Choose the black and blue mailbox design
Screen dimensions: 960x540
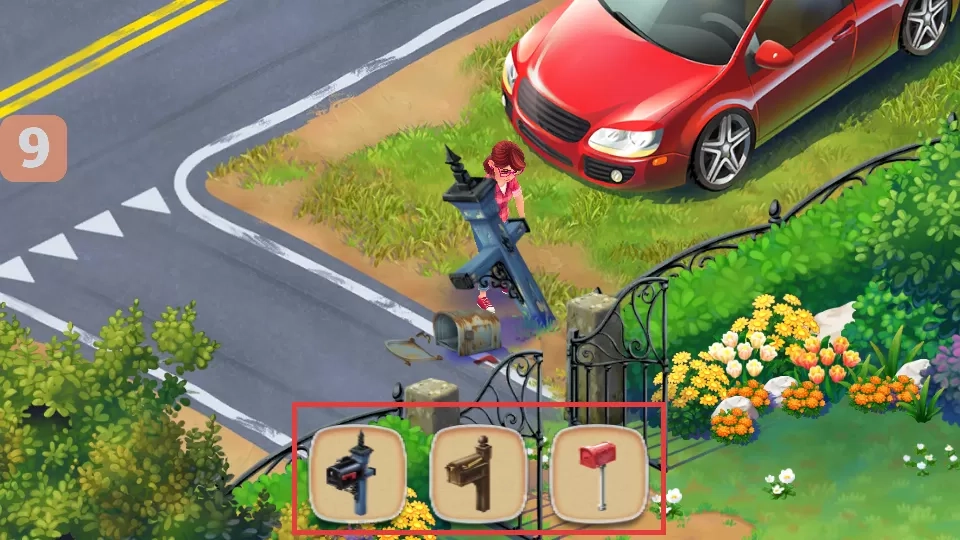click(x=357, y=473)
